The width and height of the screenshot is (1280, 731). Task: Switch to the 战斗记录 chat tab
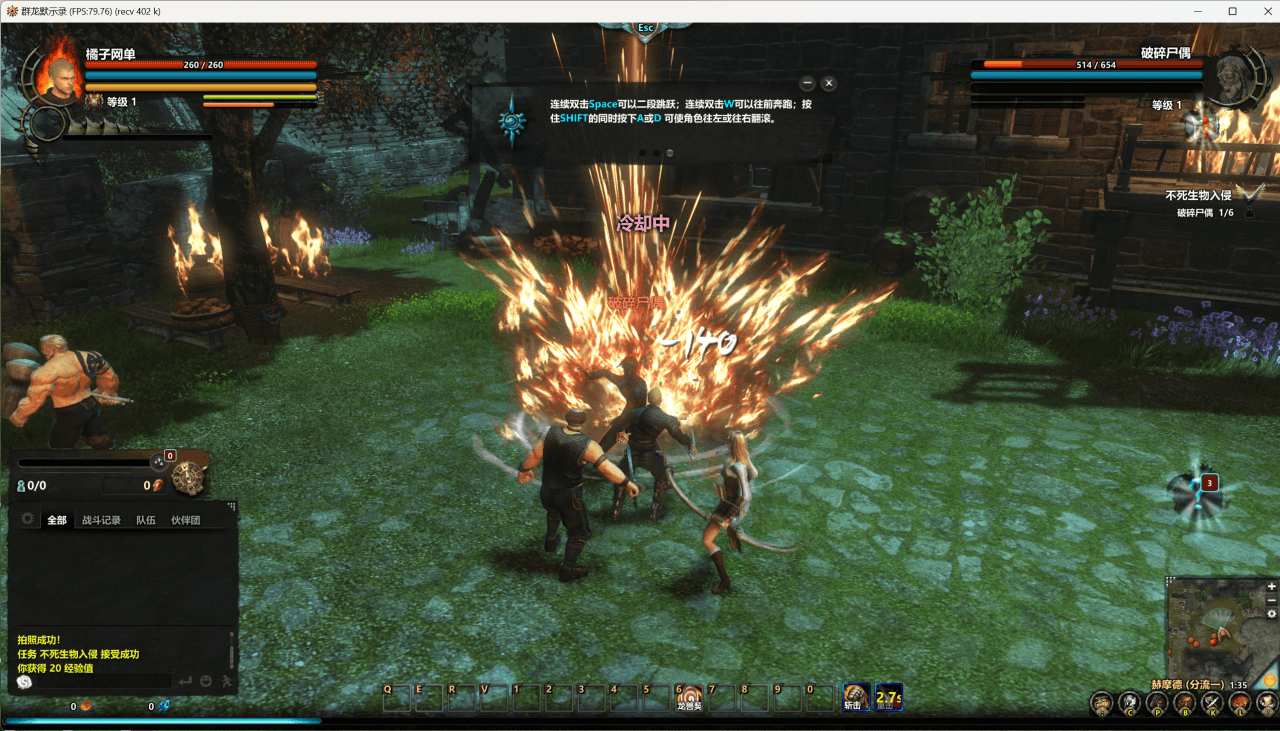[x=104, y=519]
